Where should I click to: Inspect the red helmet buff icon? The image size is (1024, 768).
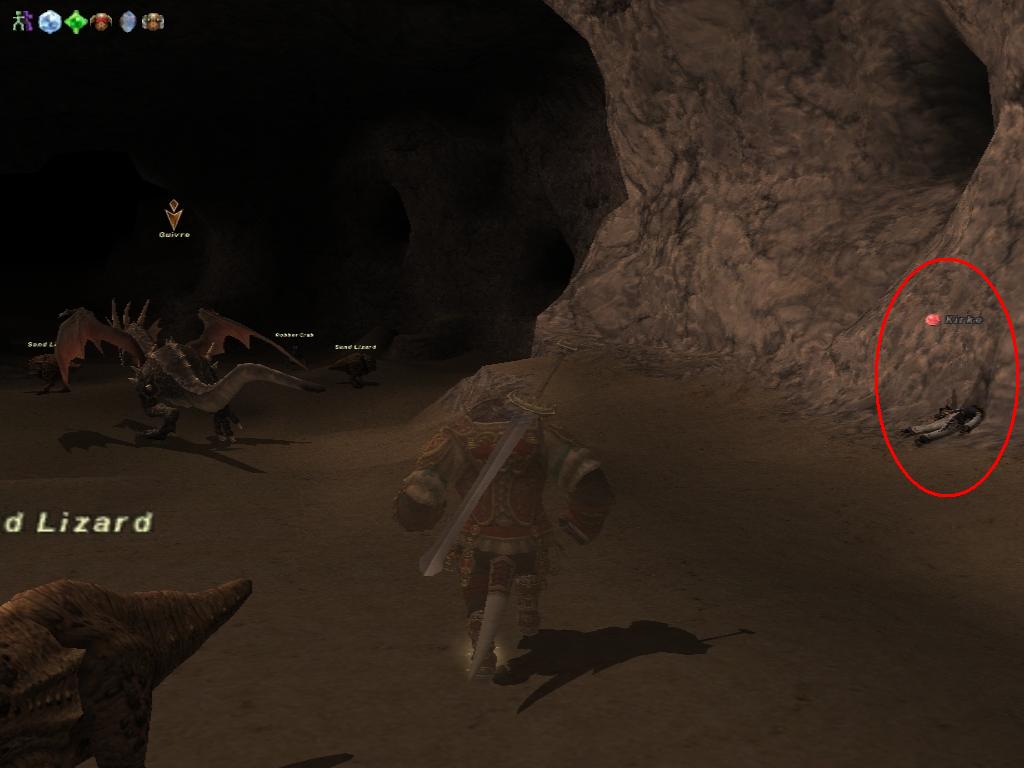click(x=101, y=21)
